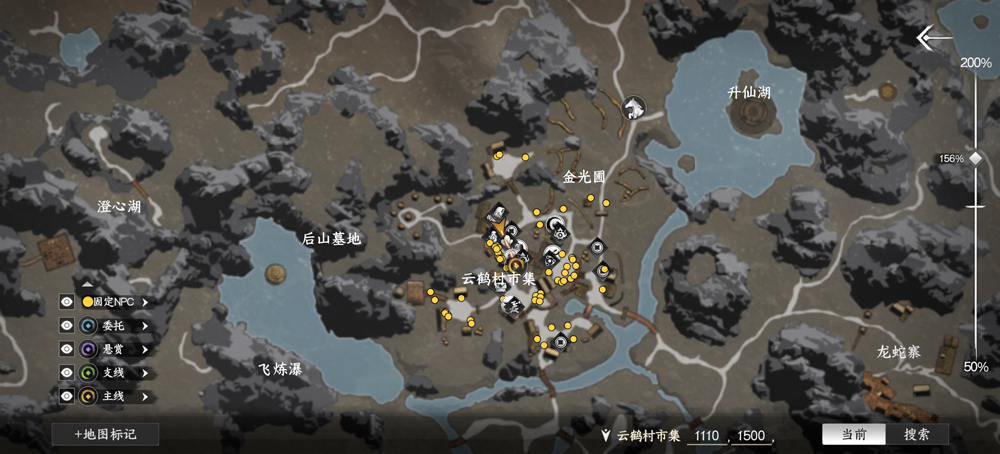Click the 200% maximum zoom label
Viewport: 1000px width, 454px height.
(x=975, y=62)
